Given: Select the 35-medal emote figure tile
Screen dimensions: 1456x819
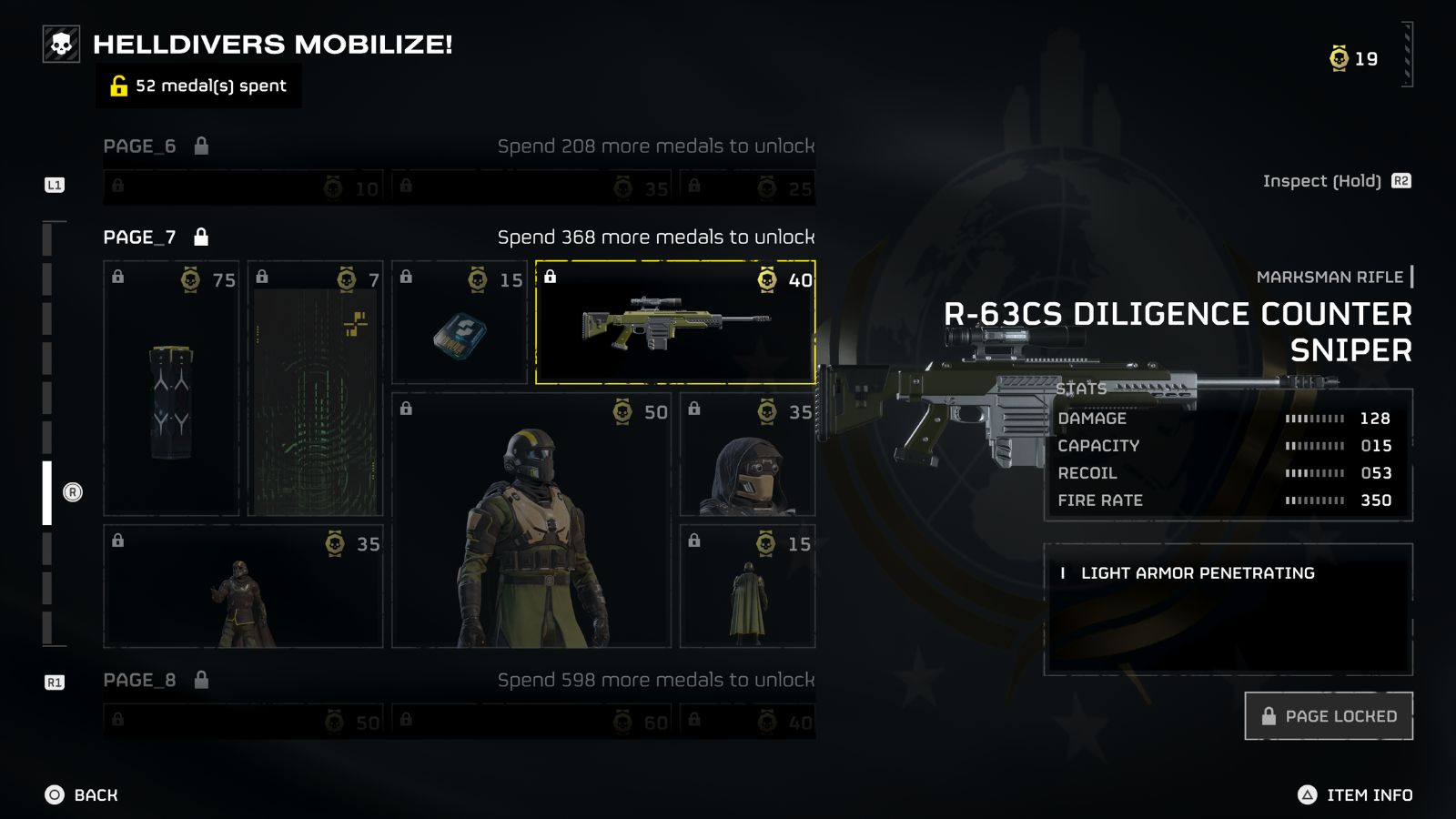Looking at the screenshot, I should click(243, 586).
